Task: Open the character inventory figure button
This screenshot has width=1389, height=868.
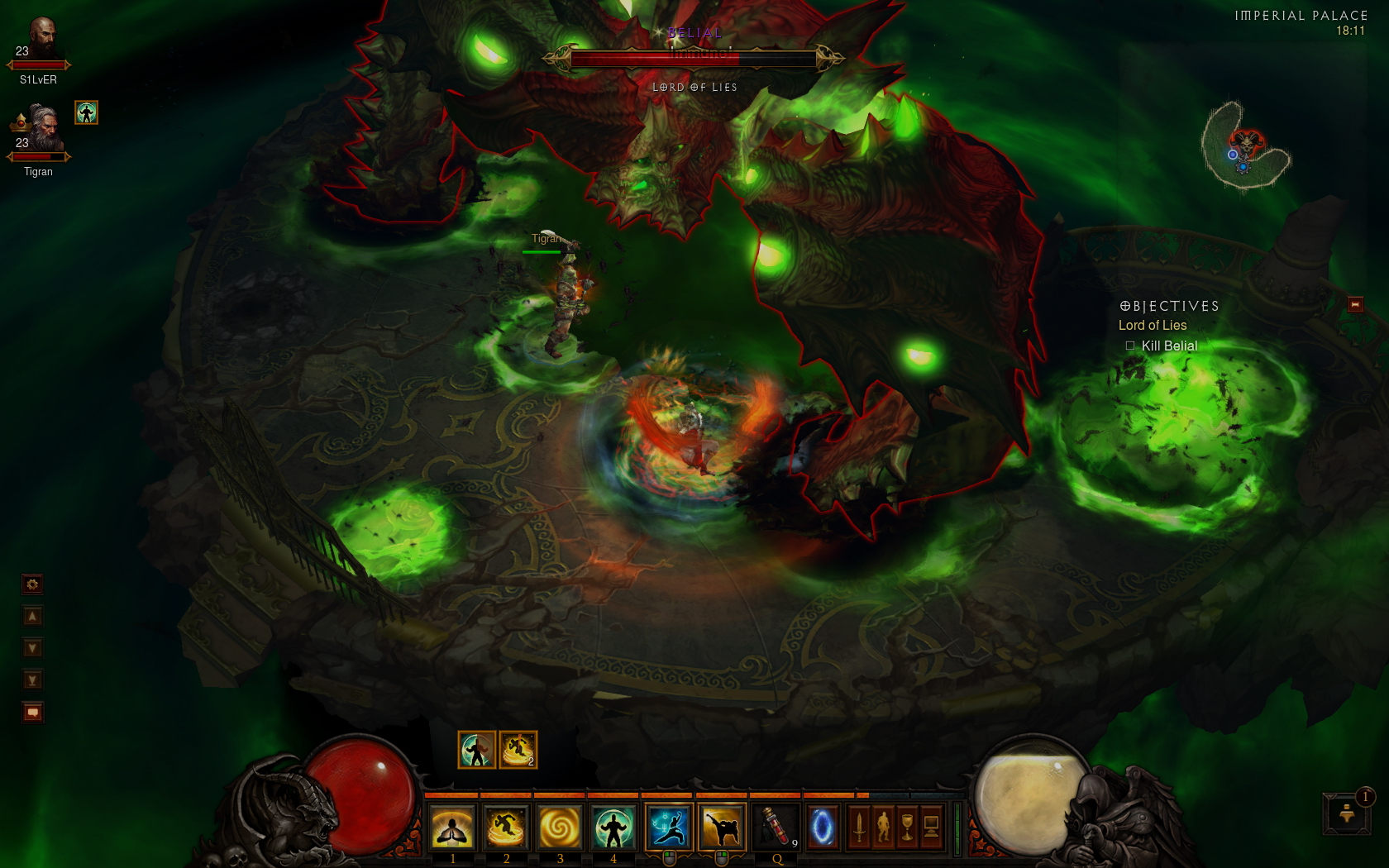Action: (883, 827)
